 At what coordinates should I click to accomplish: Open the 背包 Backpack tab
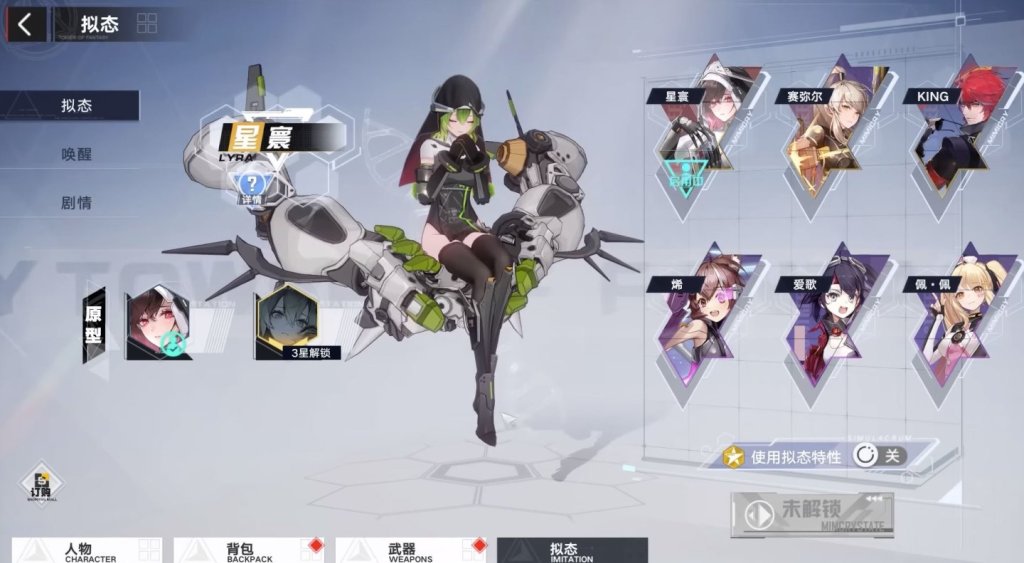249,551
